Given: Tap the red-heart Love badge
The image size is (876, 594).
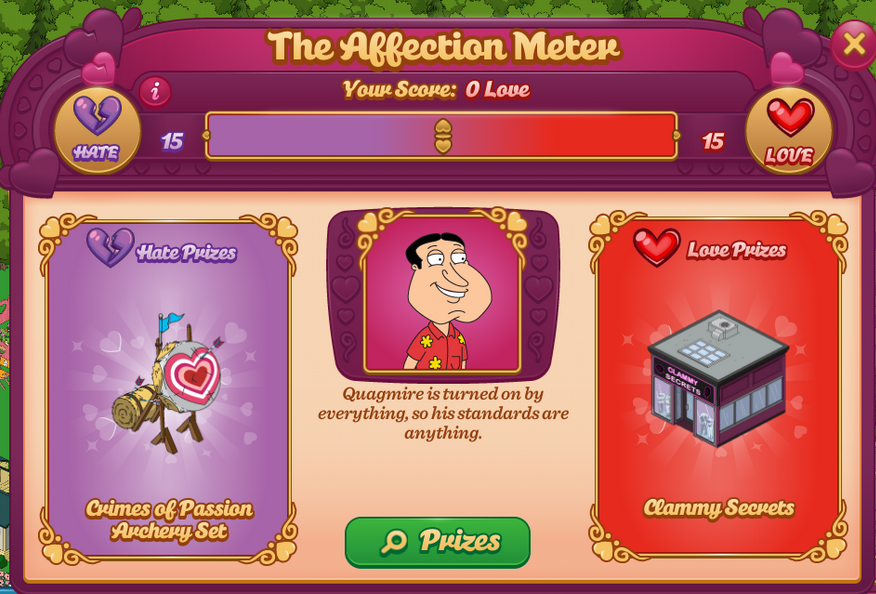Looking at the screenshot, I should pos(789,130).
